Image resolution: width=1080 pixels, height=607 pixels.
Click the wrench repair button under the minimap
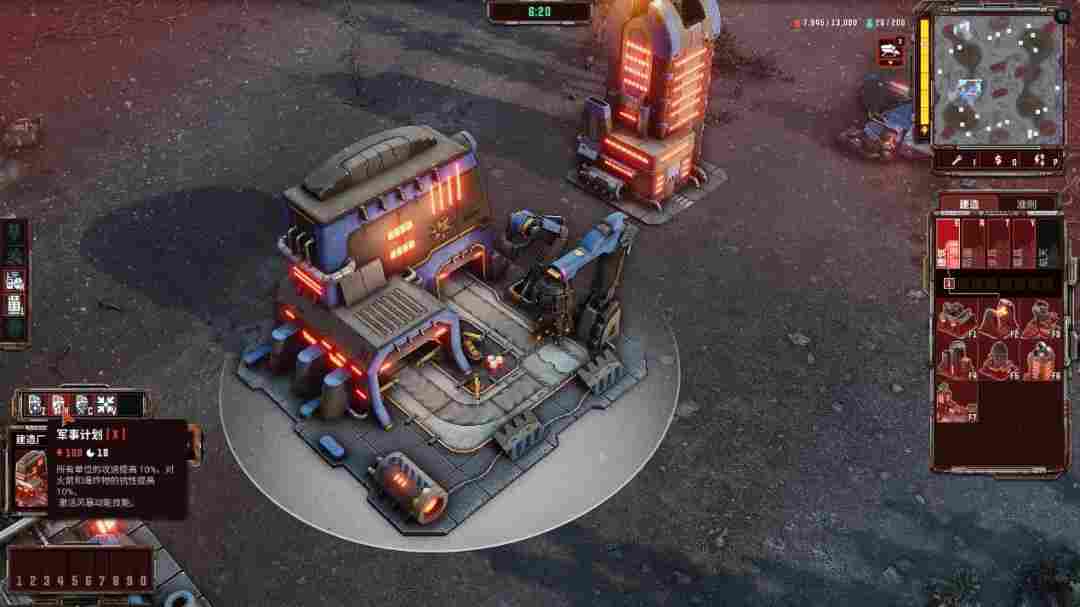(x=953, y=159)
